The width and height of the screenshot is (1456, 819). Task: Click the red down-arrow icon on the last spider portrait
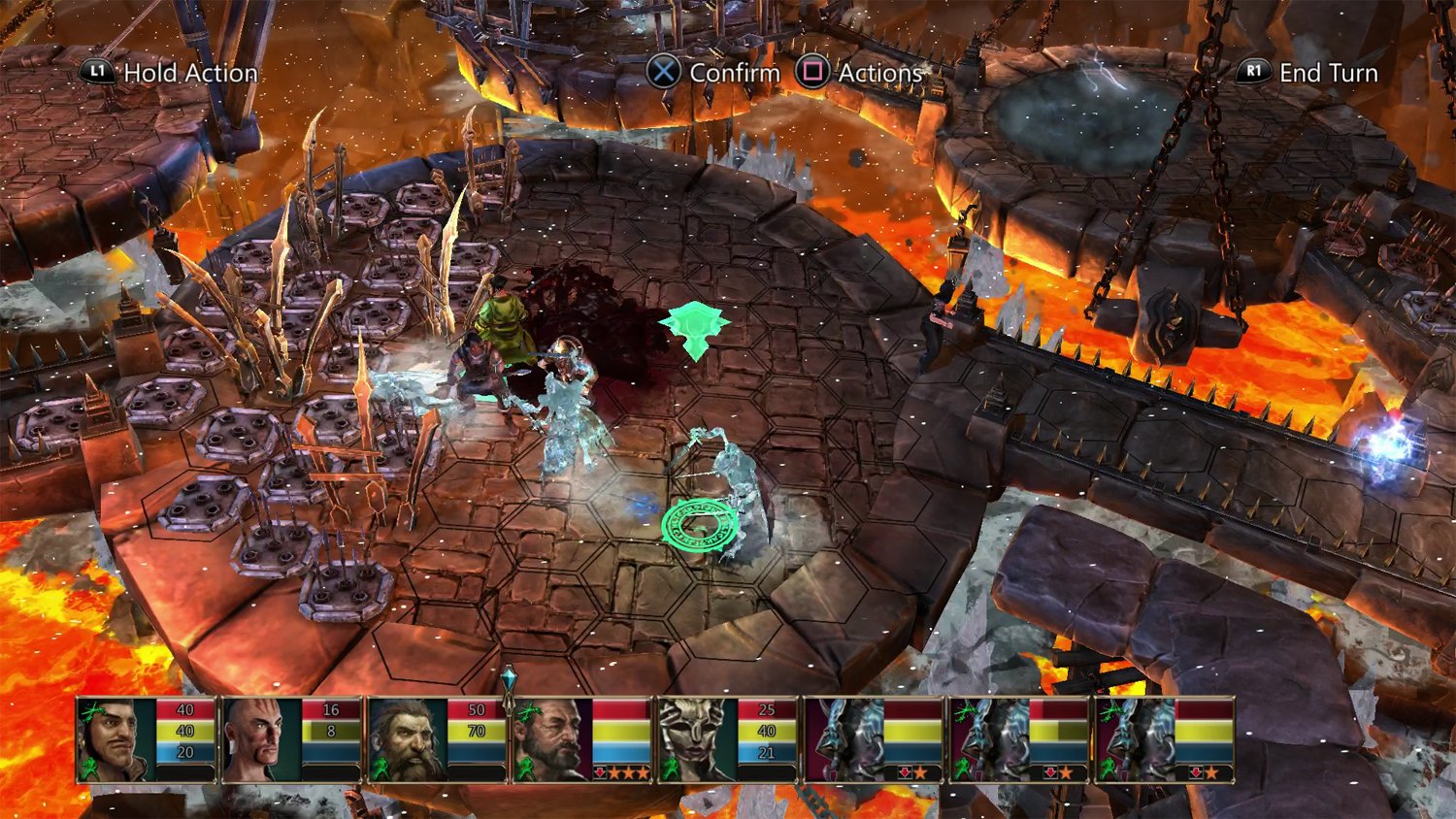(1195, 772)
